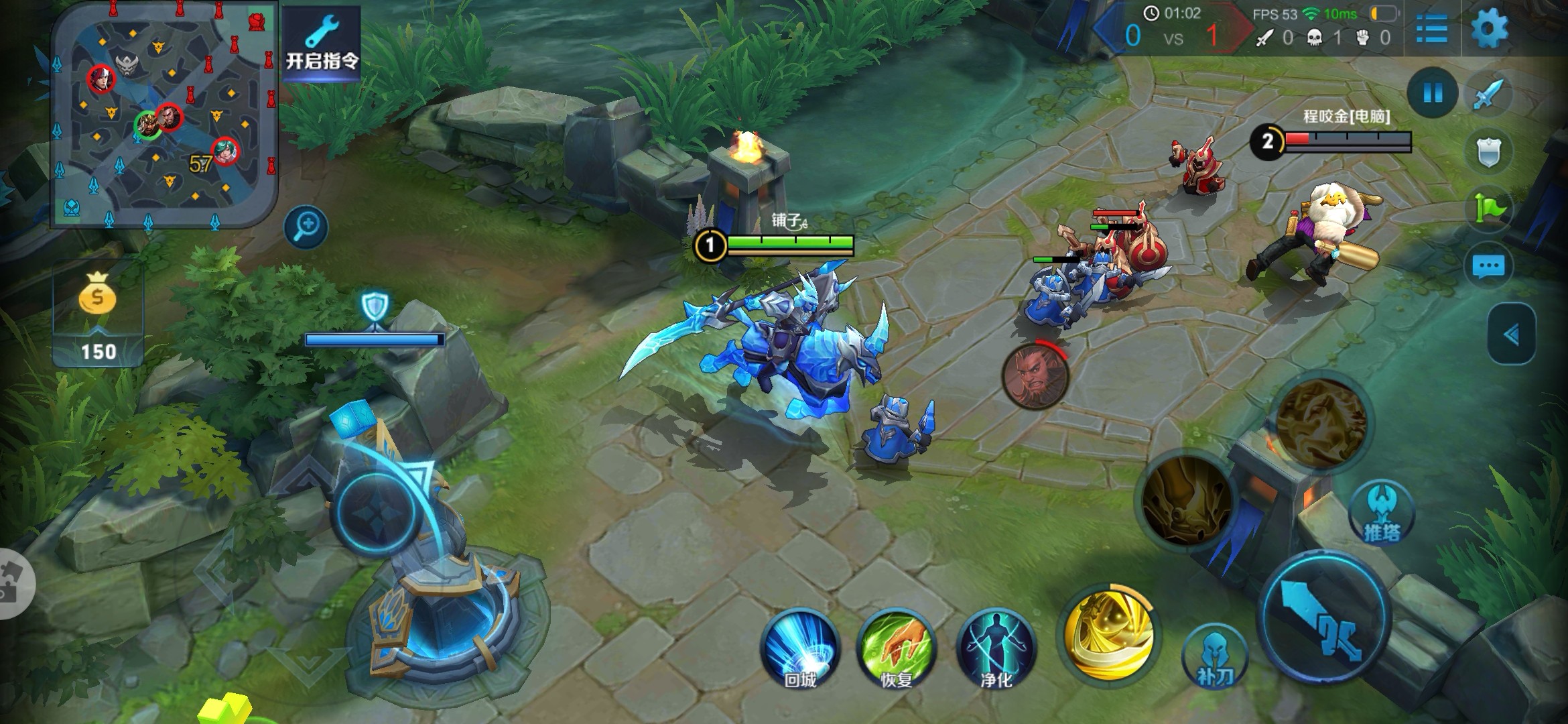The height and width of the screenshot is (724, 1568).
Task: Hit the main basic attack button
Action: 1323,618
